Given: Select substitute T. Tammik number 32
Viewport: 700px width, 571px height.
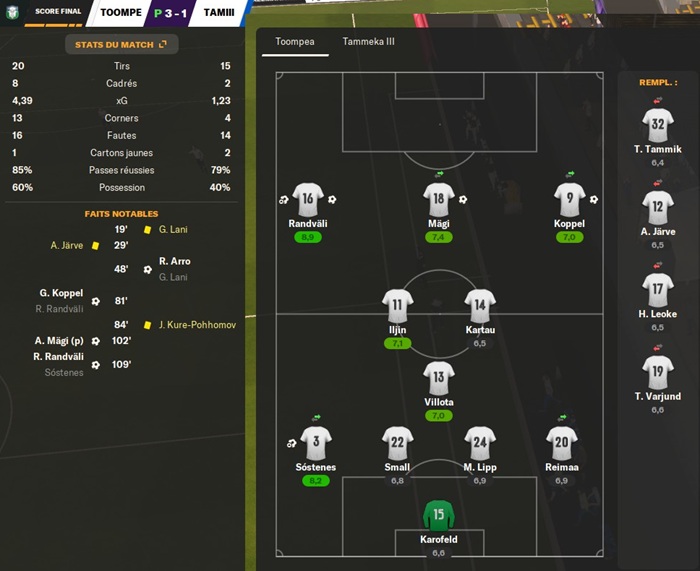Looking at the screenshot, I should [x=657, y=125].
